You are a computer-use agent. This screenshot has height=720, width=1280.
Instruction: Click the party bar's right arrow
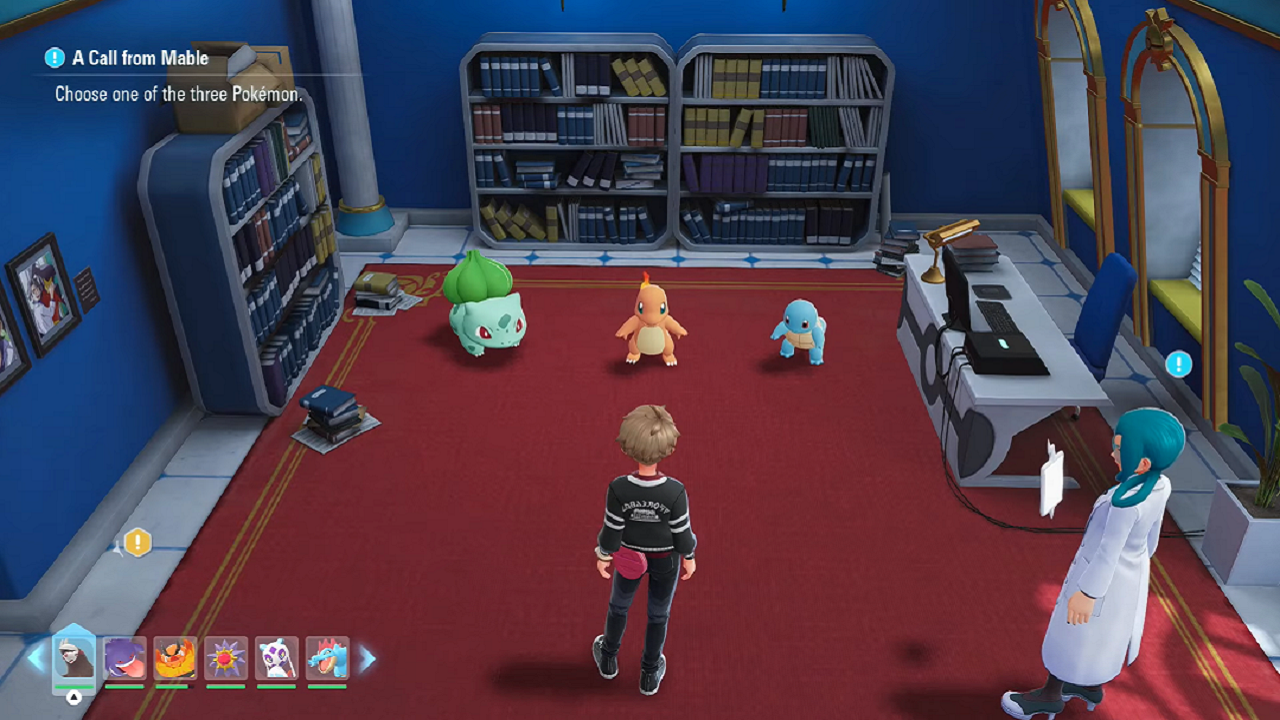367,658
